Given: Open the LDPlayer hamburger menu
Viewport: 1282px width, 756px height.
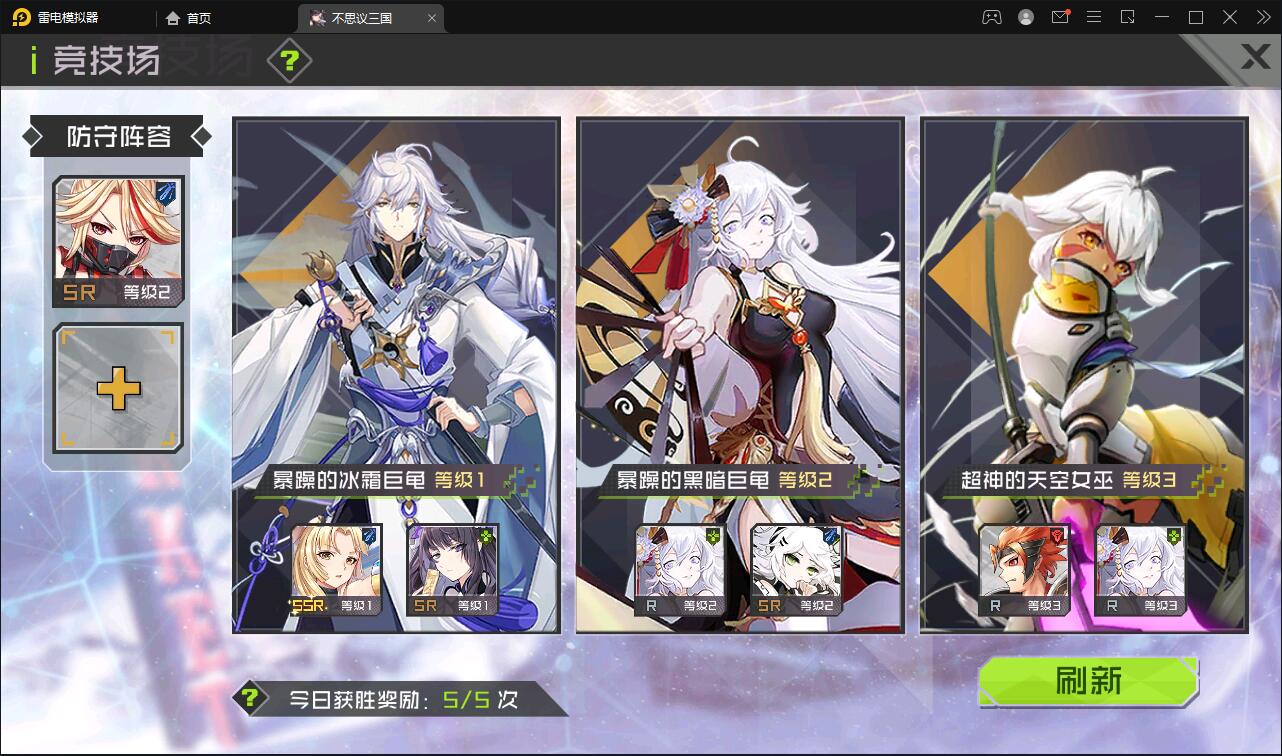Looking at the screenshot, I should 1094,17.
